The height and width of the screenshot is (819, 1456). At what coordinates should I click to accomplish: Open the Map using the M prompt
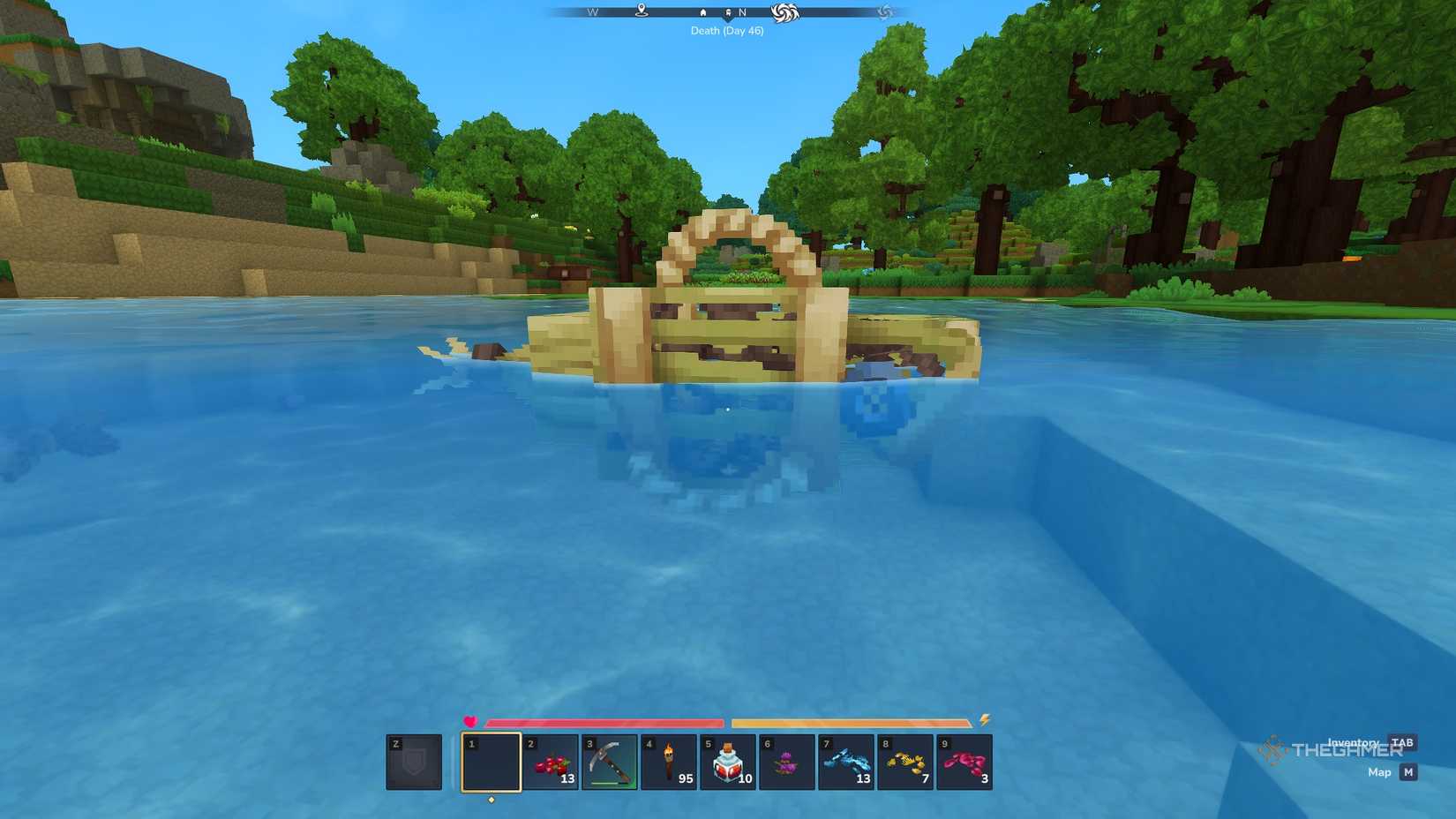pyautogui.click(x=1407, y=771)
